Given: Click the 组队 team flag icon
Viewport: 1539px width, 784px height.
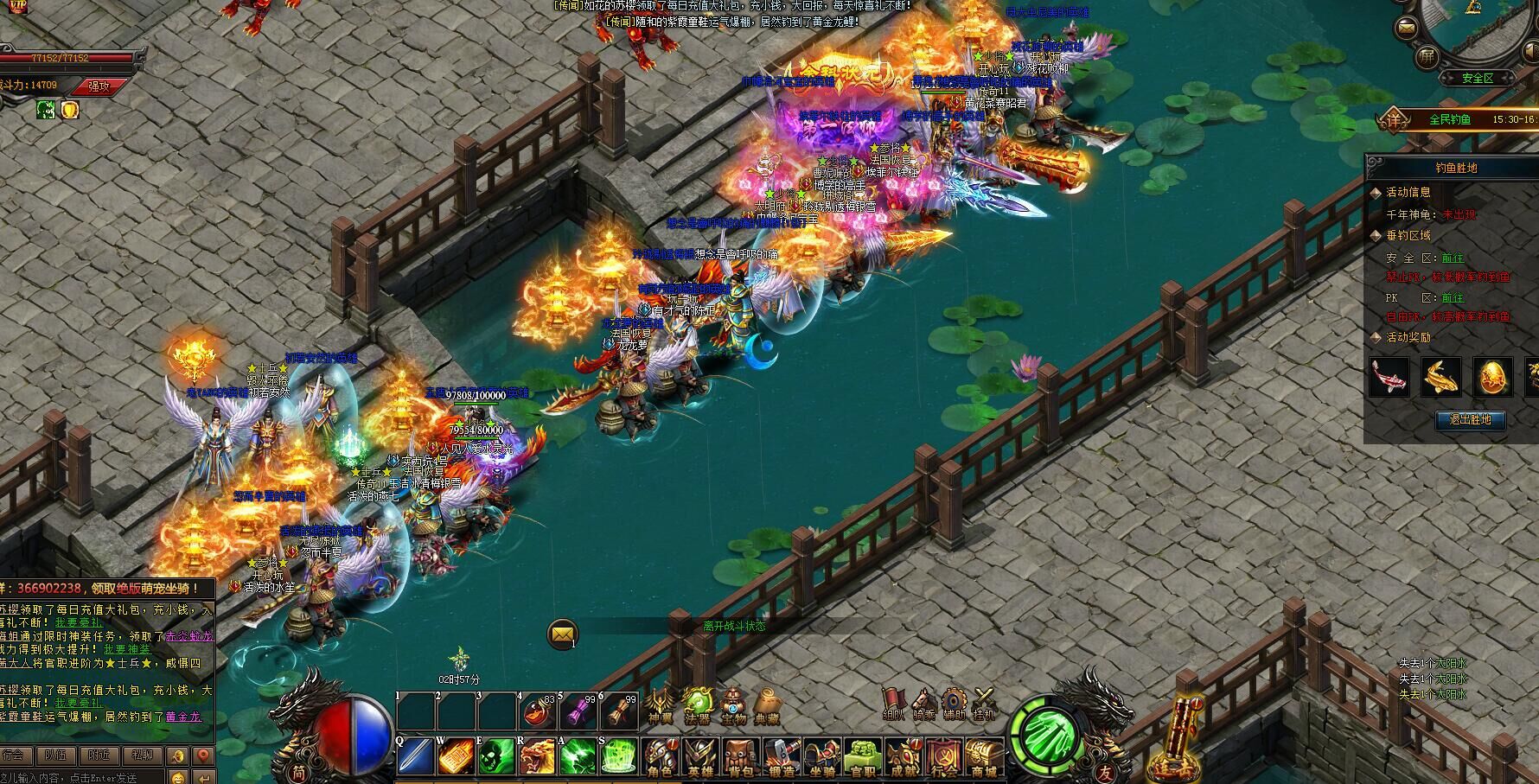Looking at the screenshot, I should (x=893, y=704).
